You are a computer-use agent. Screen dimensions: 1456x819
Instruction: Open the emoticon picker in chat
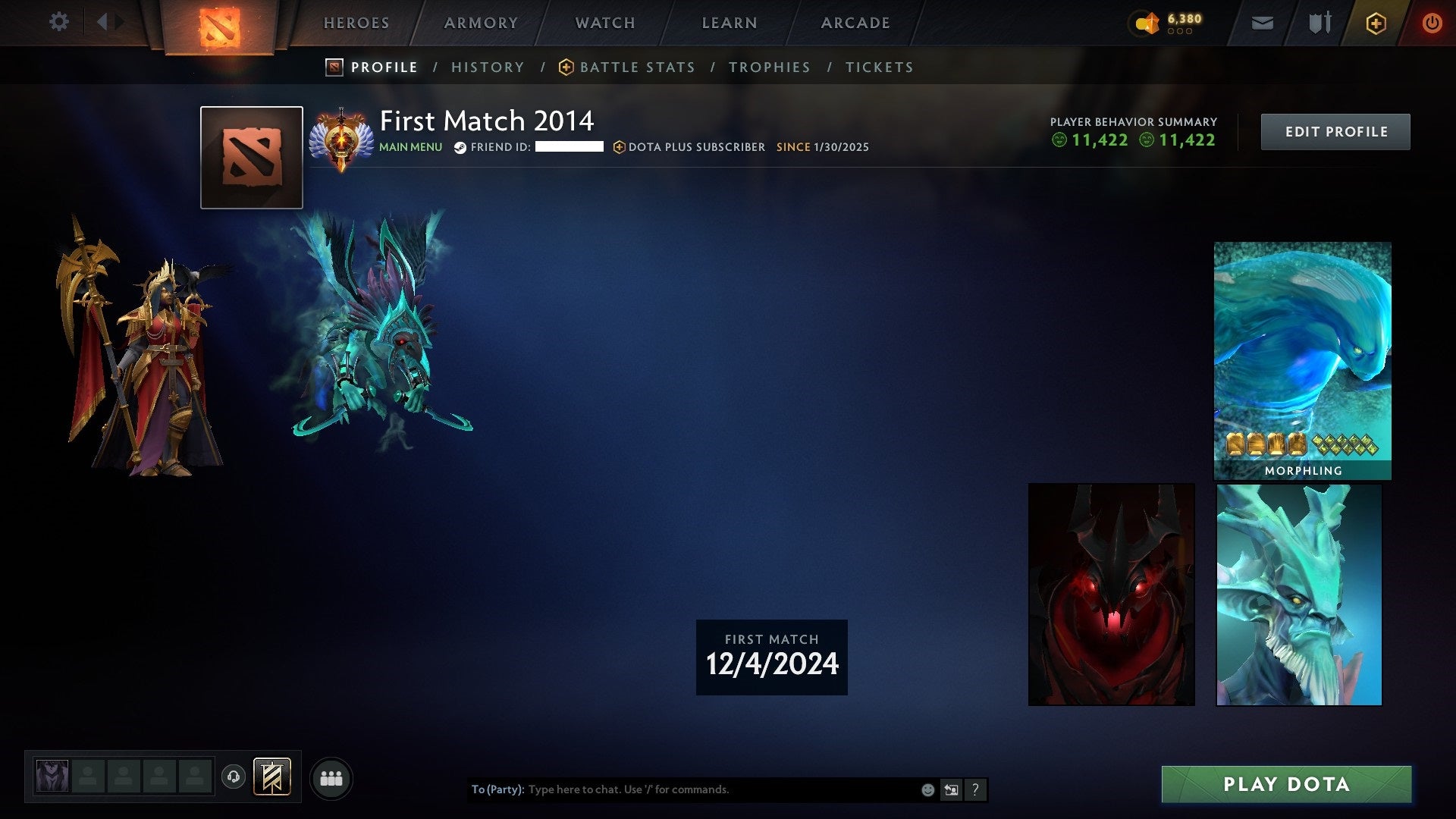(927, 789)
